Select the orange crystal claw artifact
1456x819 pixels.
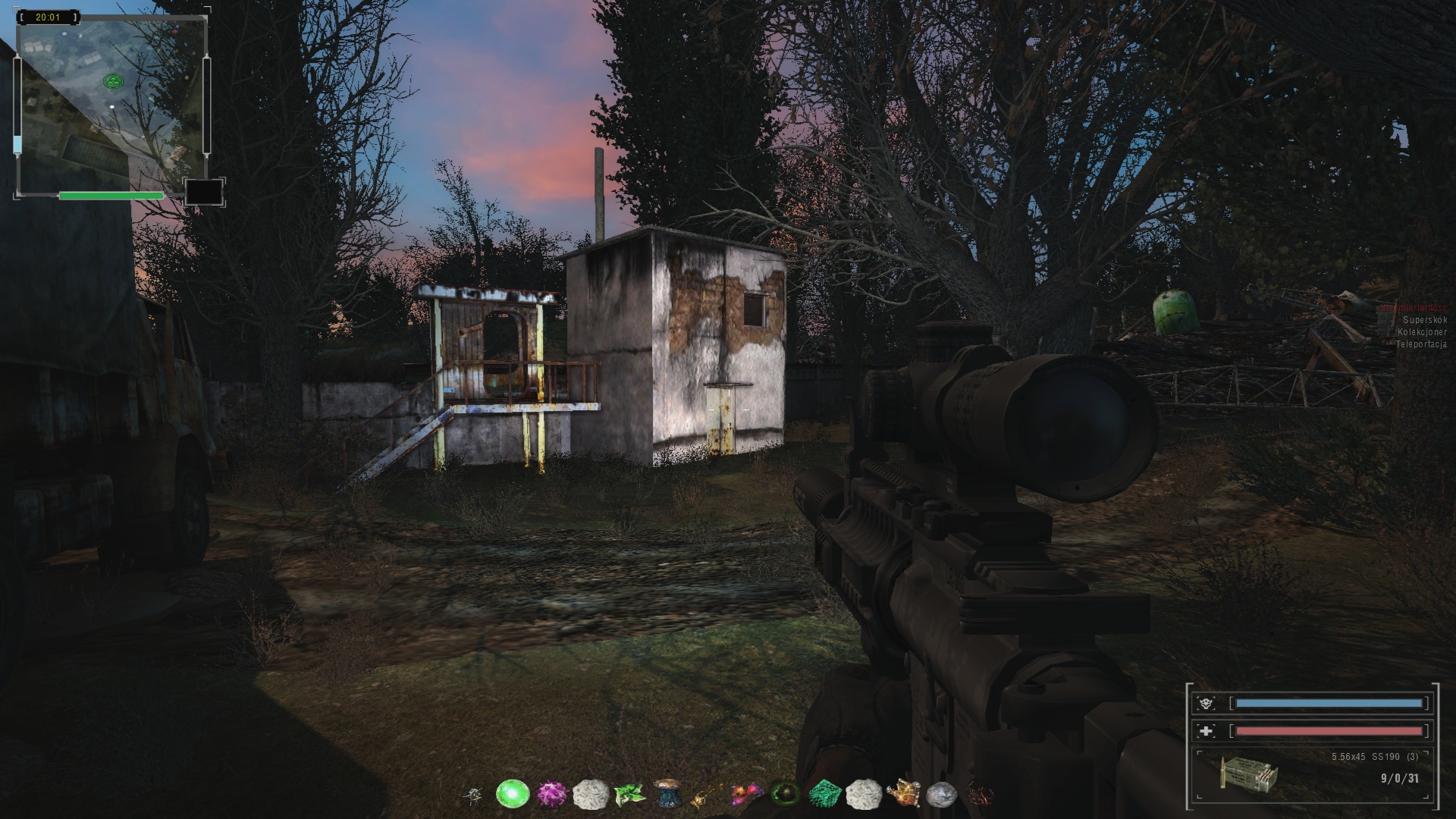coord(902,793)
